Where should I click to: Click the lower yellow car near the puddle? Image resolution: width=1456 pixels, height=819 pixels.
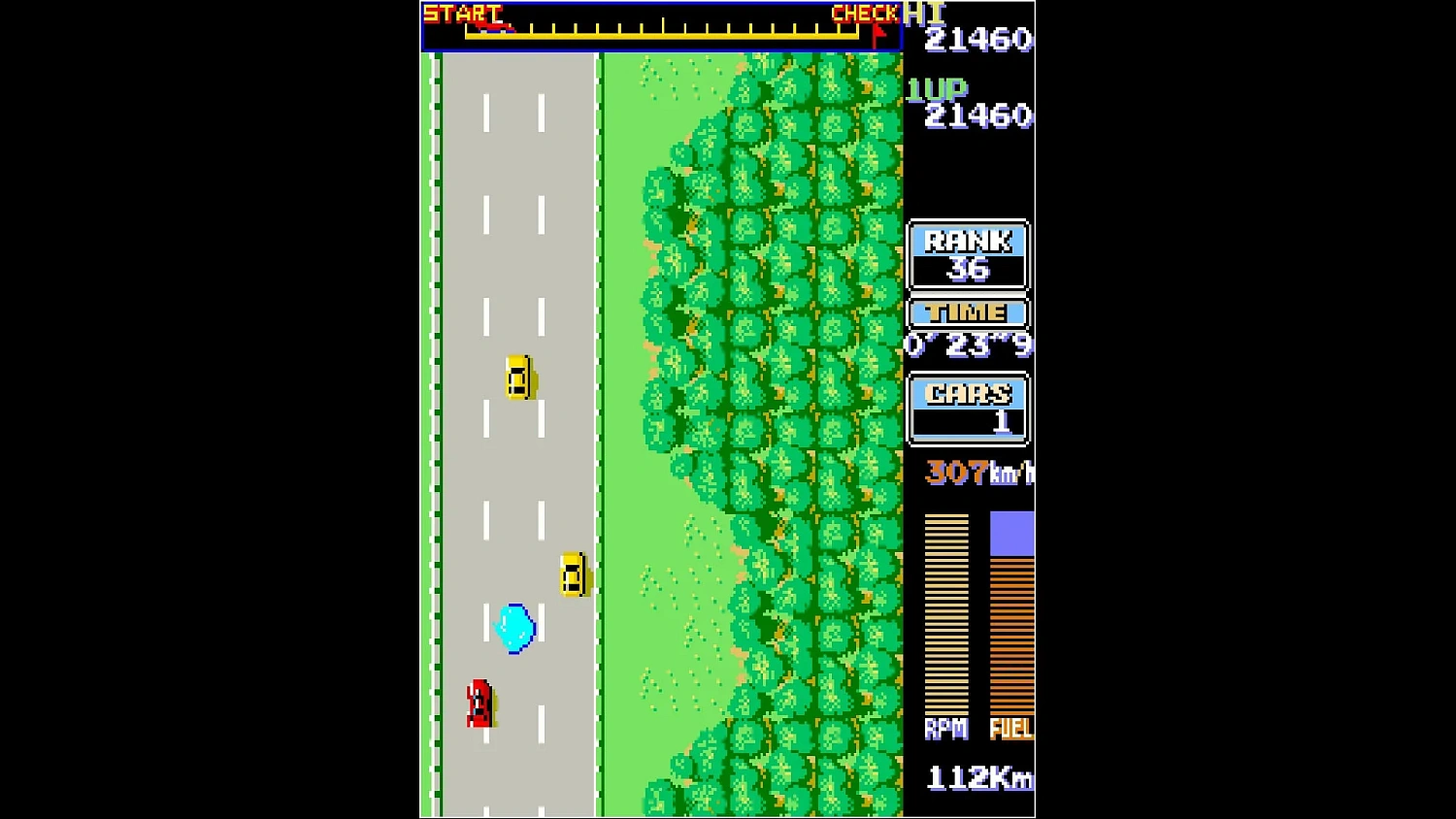click(x=572, y=574)
